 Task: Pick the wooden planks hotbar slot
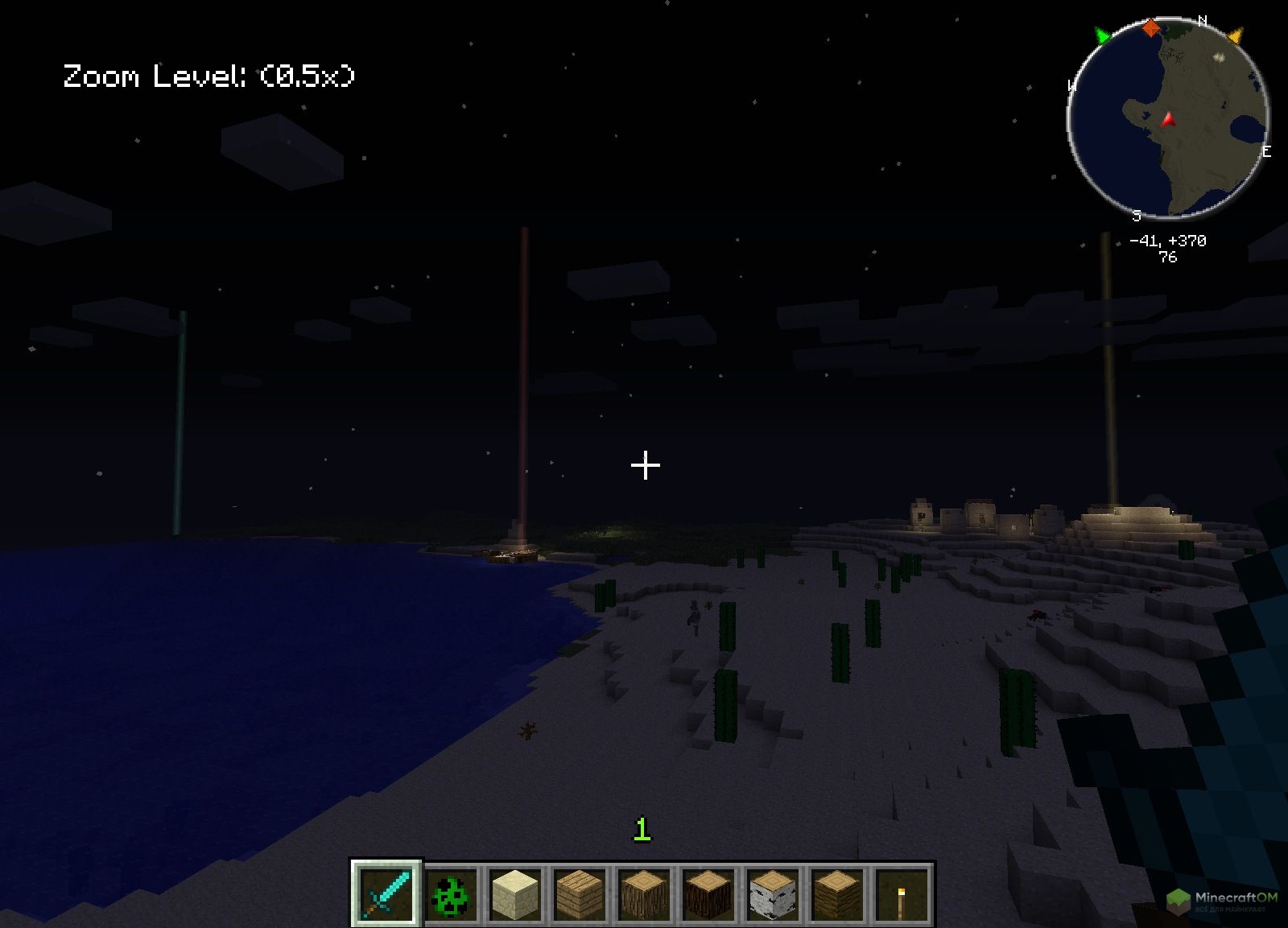(x=580, y=893)
